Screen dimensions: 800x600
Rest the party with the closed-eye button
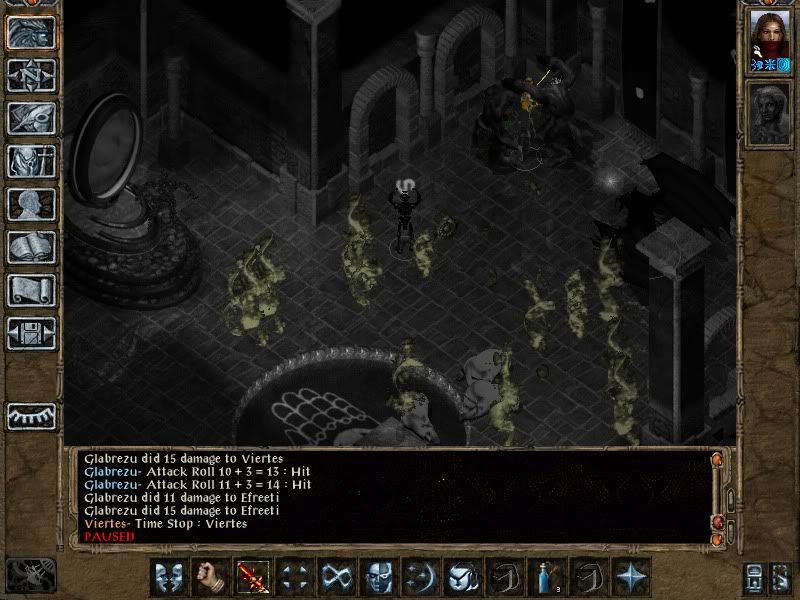(31, 415)
